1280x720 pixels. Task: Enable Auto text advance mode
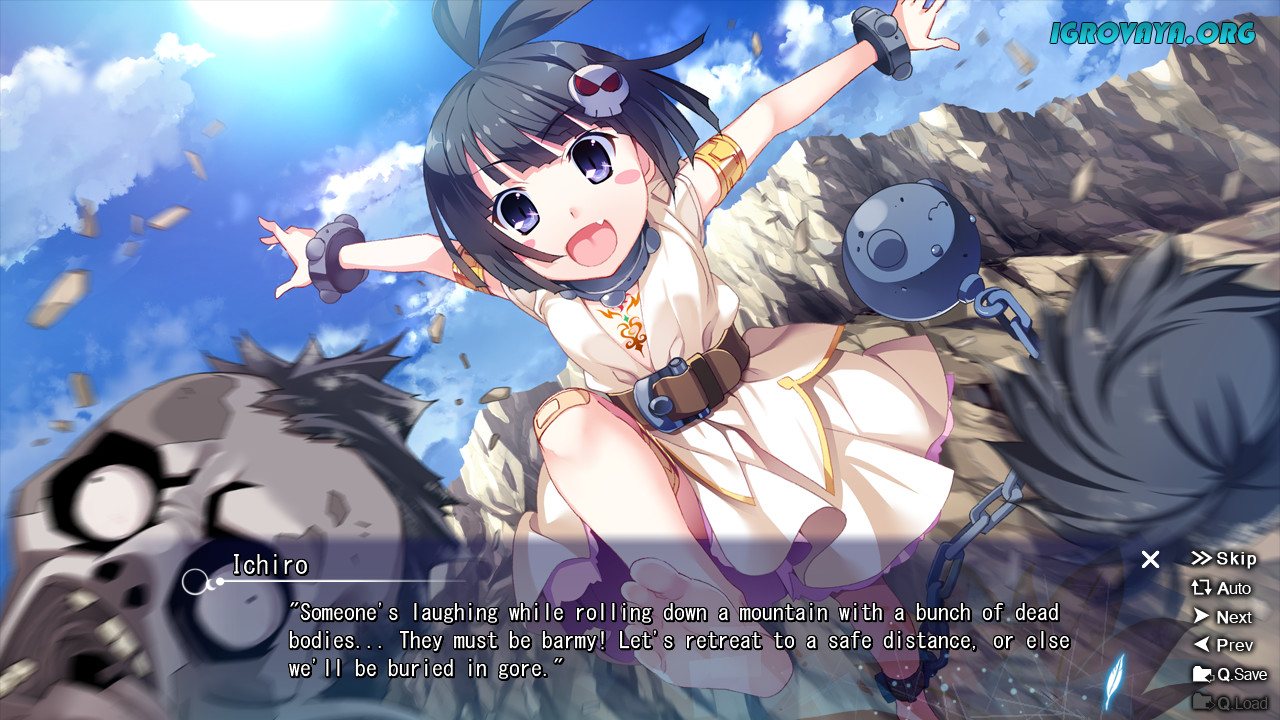1221,588
